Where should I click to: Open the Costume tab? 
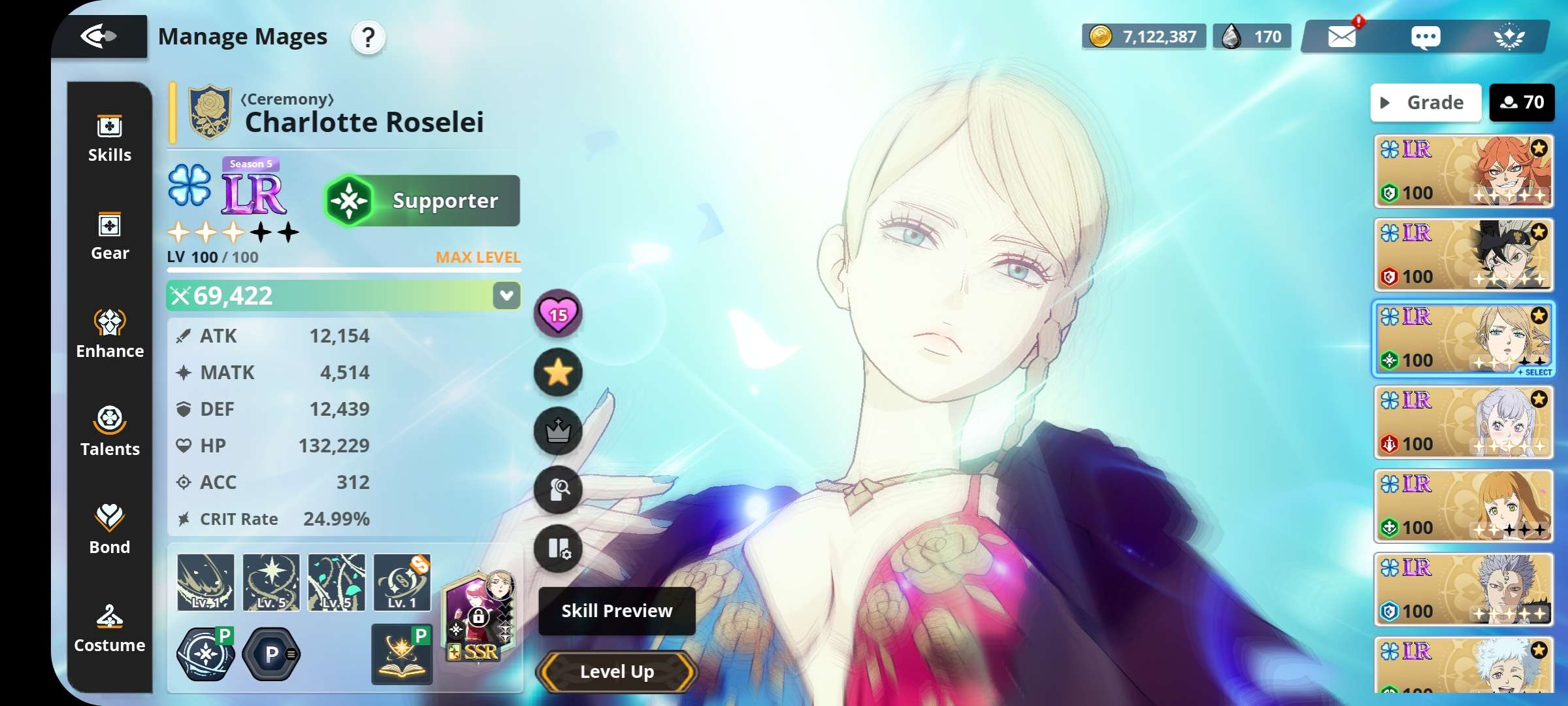(110, 629)
